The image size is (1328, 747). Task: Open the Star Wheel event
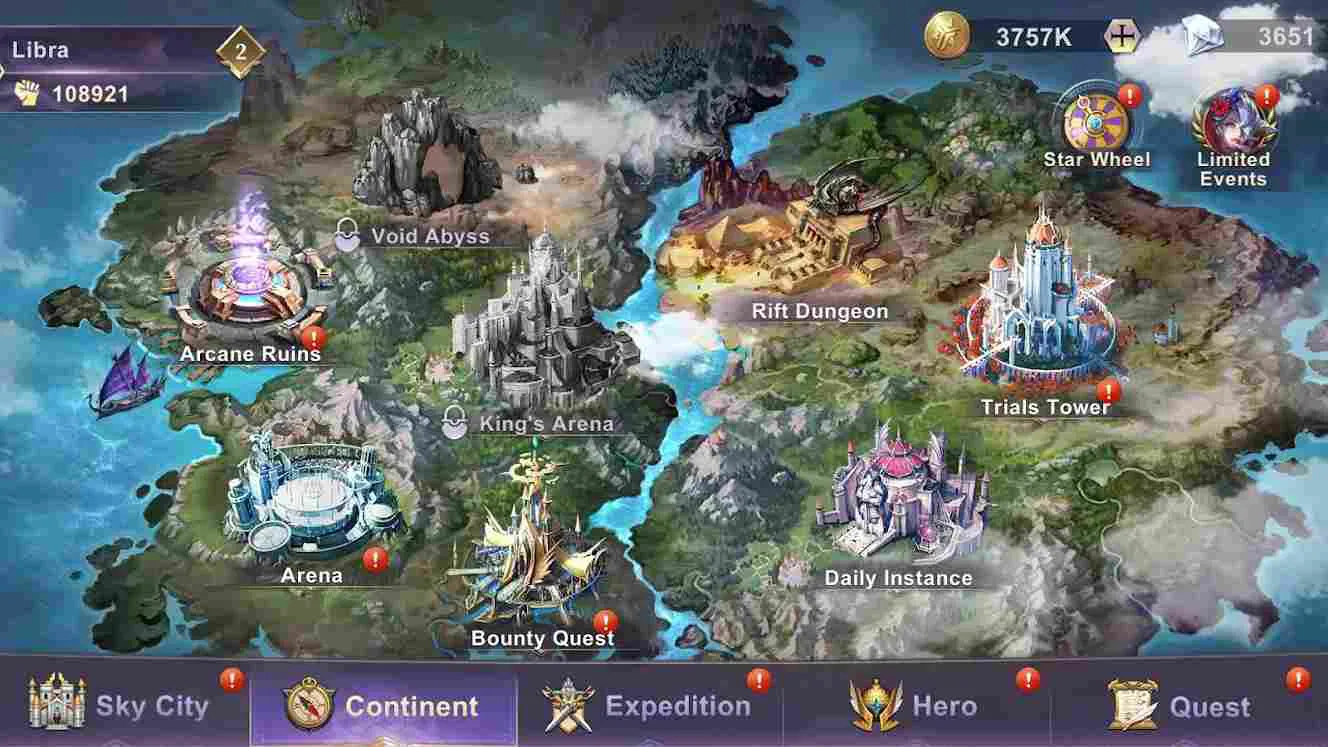(x=1096, y=120)
